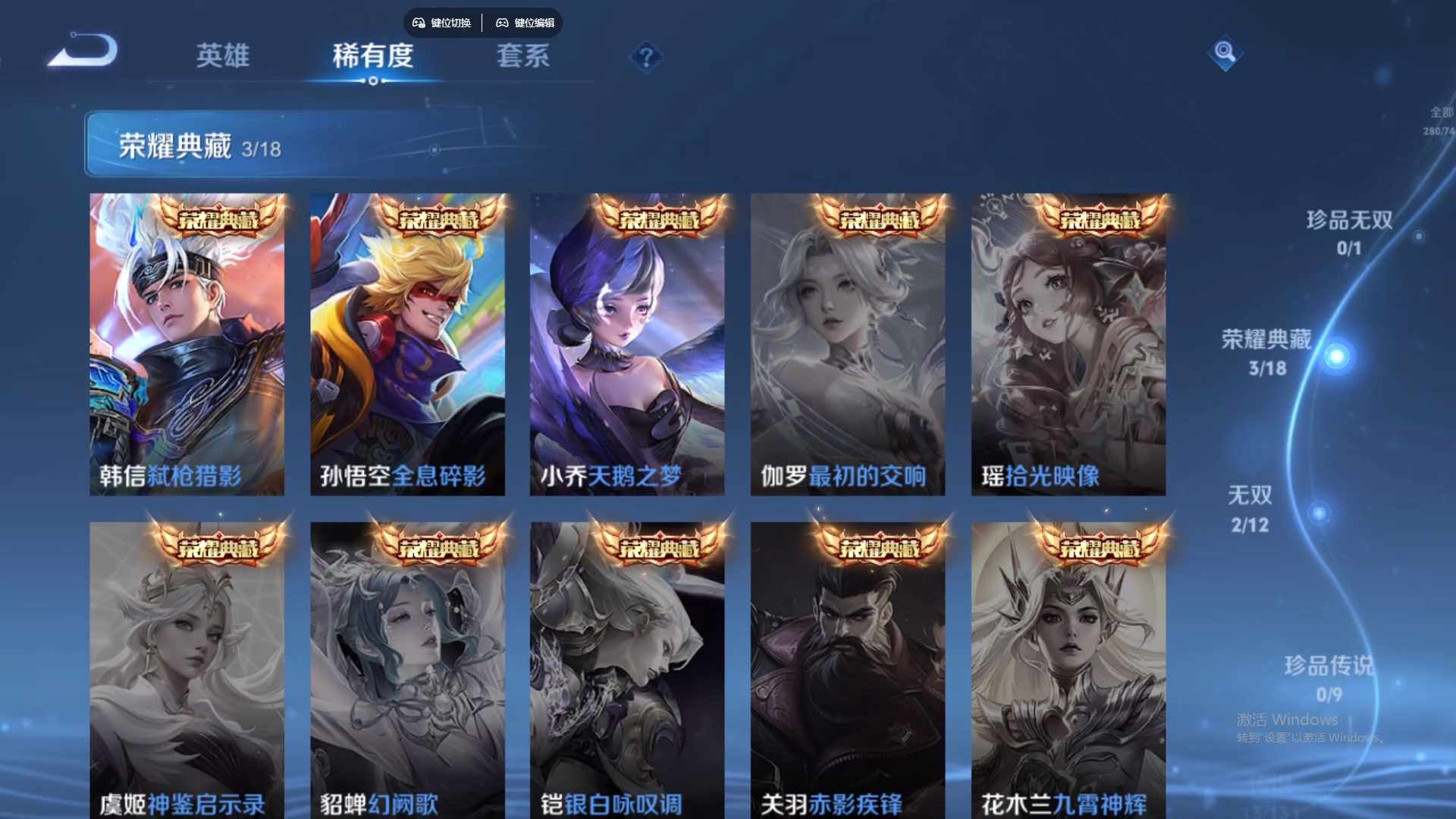The width and height of the screenshot is (1456, 819).
Task: Click the gamepad icon next to 键位切换
Action: pyautogui.click(x=418, y=23)
